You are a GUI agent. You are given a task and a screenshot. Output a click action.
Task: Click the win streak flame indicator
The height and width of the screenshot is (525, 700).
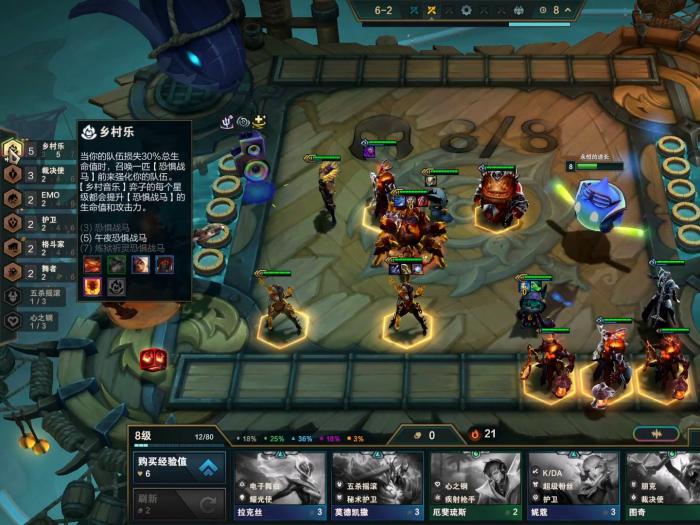pyautogui.click(x=475, y=434)
